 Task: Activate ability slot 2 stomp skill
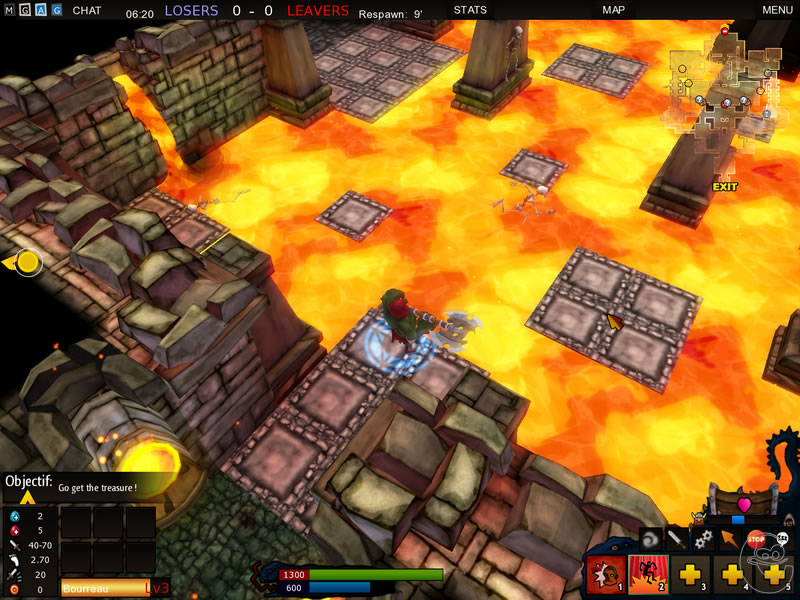647,575
